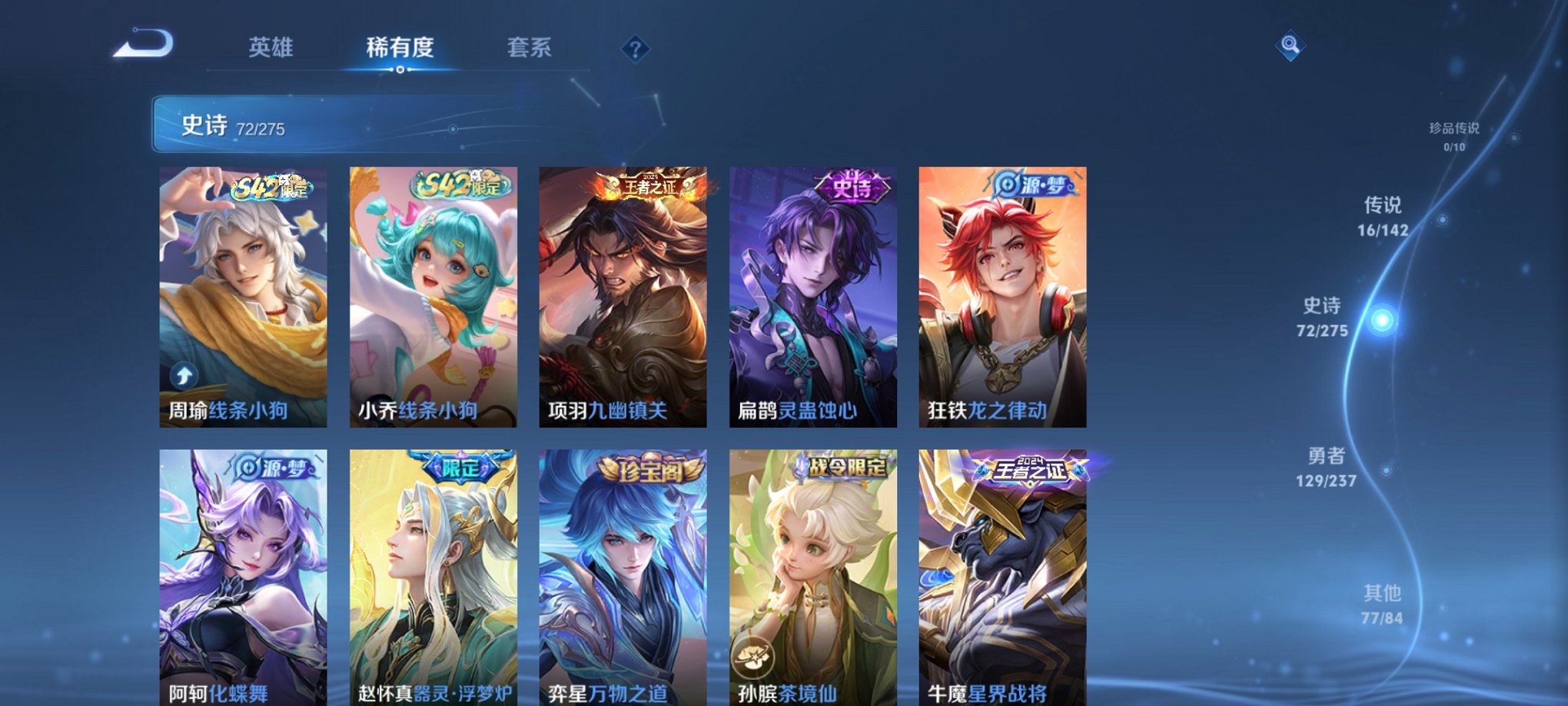Open the 稀有度 tab
1568x706 pixels.
pyautogui.click(x=400, y=48)
